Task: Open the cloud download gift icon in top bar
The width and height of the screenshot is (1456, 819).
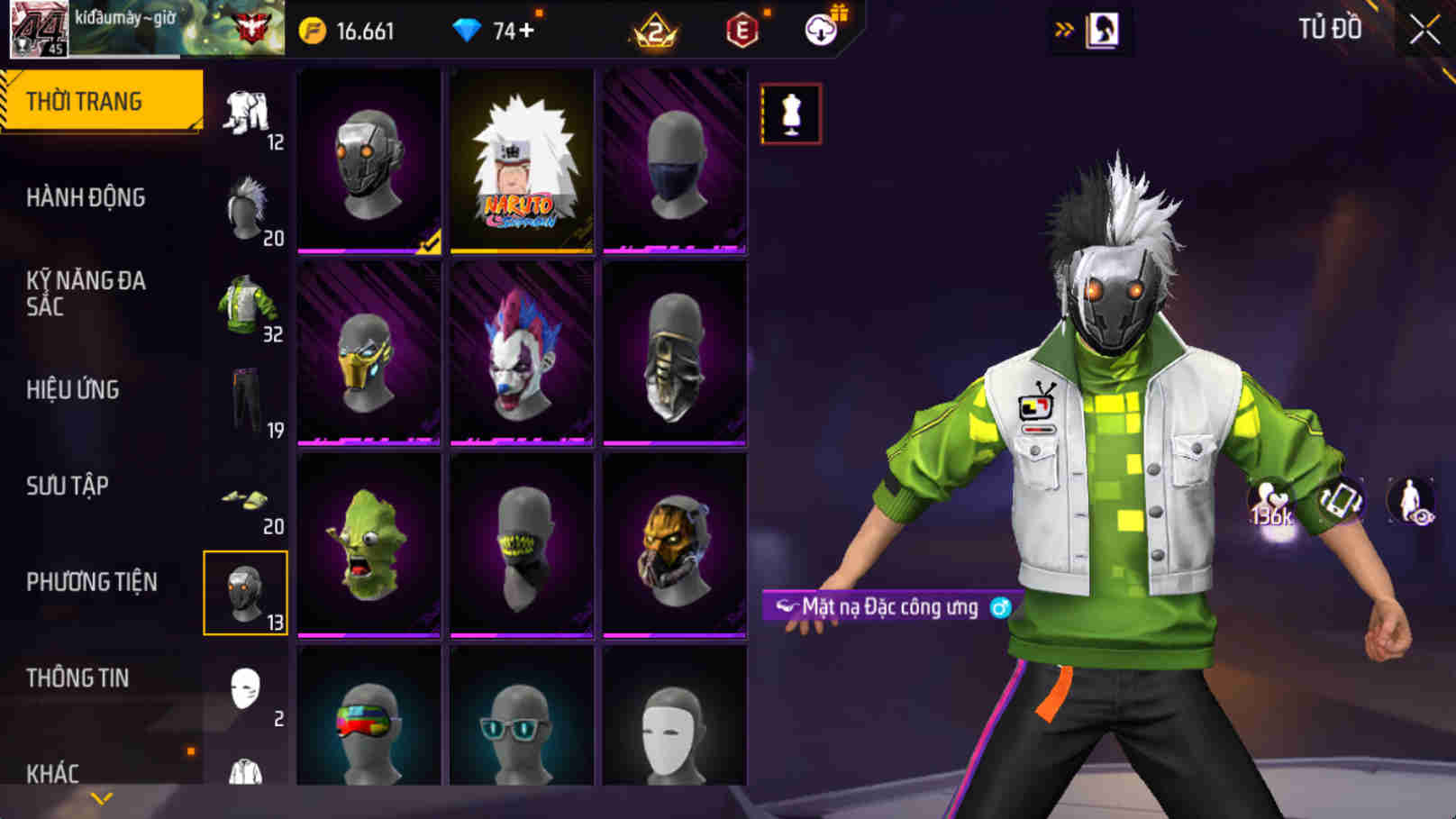Action: point(822,28)
